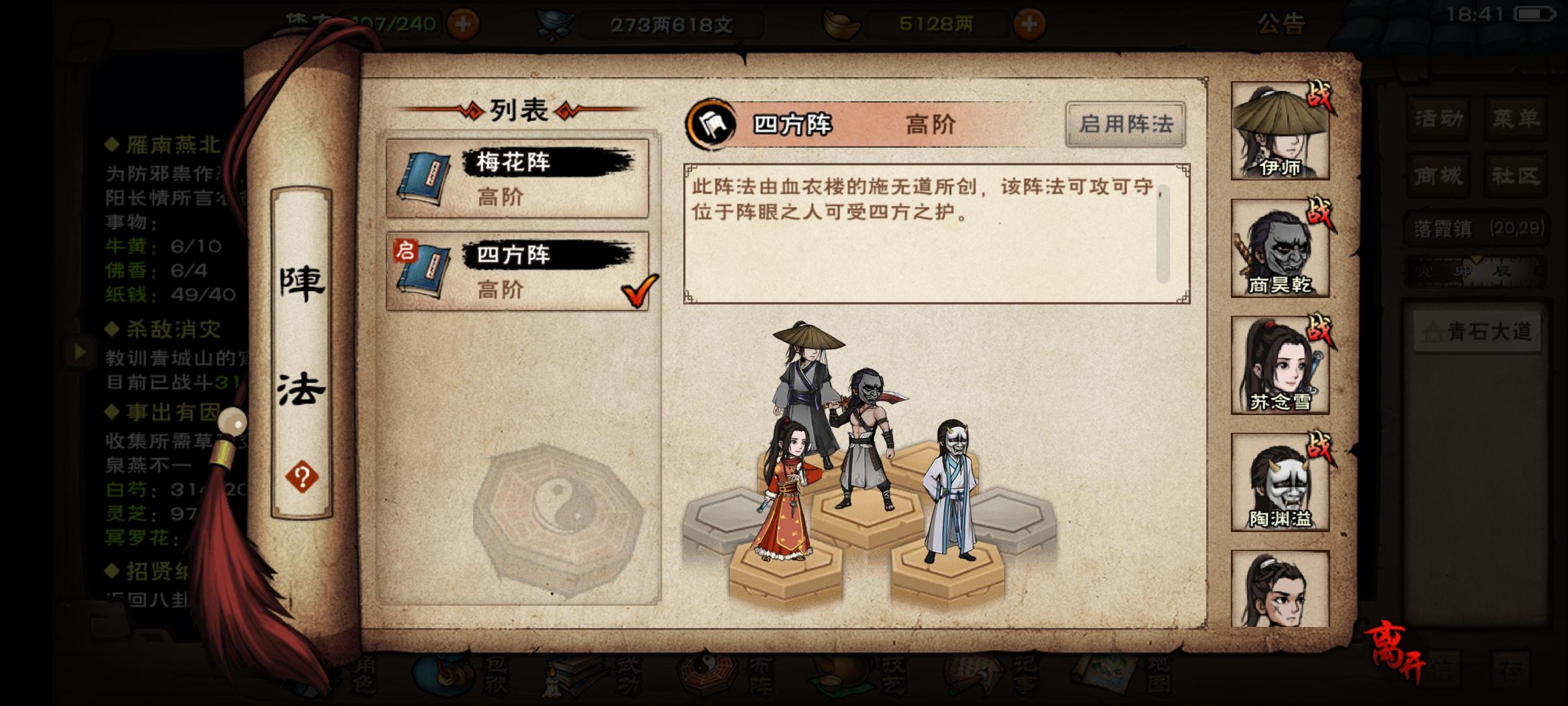The height and width of the screenshot is (706, 1568).
Task: Click the yellow triangle marker on the time ruler
Action: (1476, 260)
